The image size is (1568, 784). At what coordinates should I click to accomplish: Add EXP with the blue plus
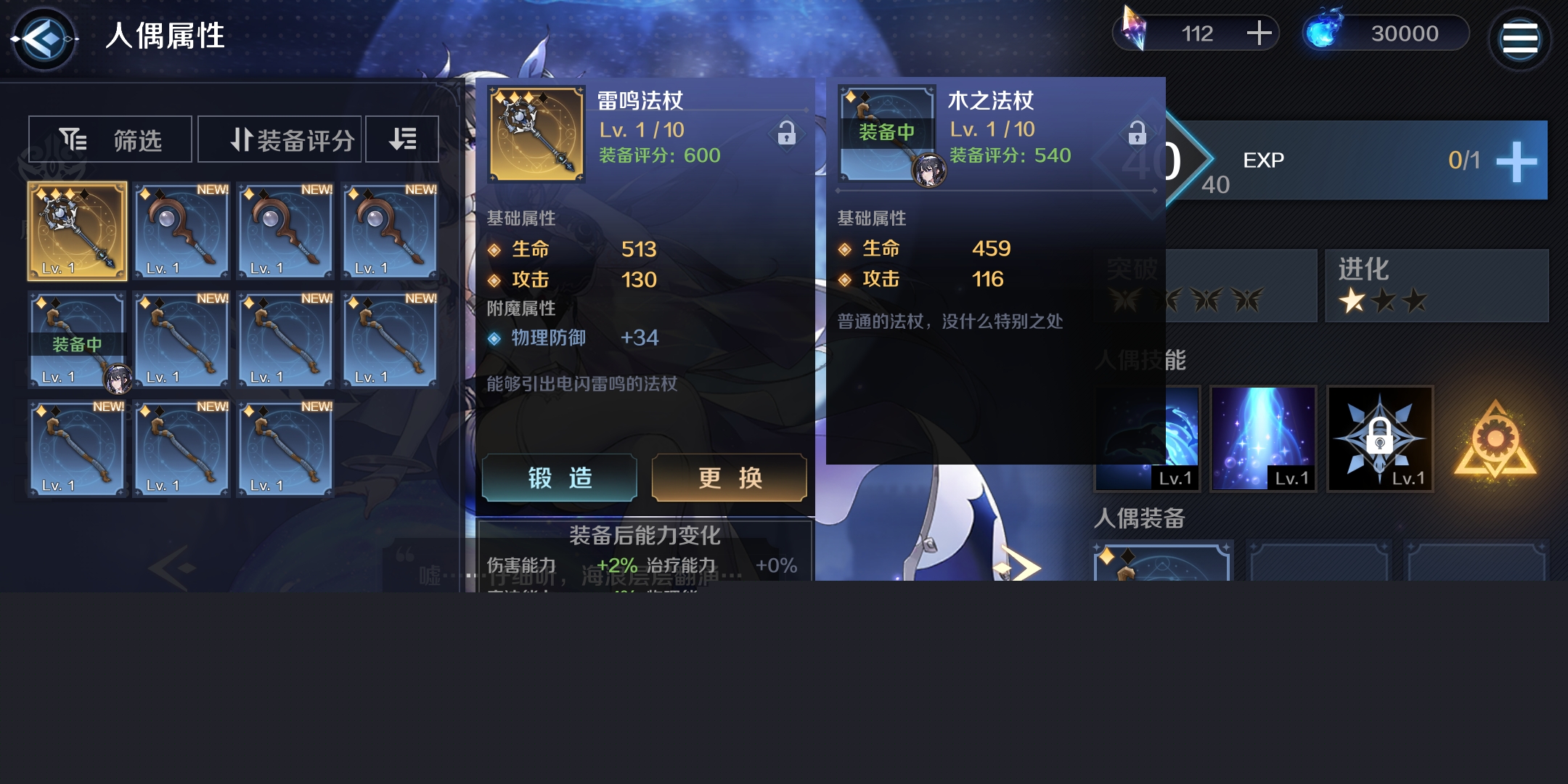(x=1517, y=161)
